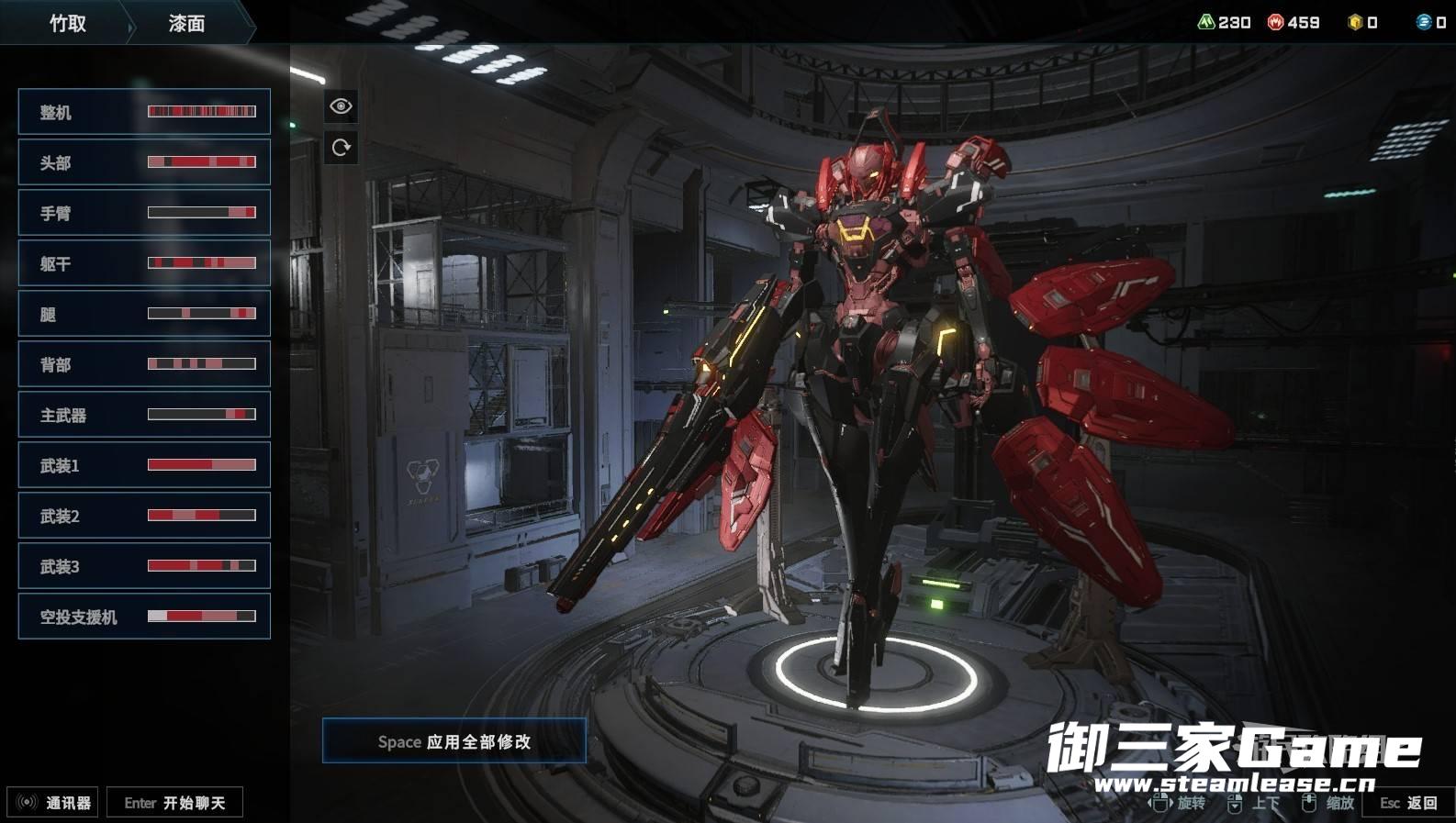Toggle the eye visibility icon
This screenshot has height=823, width=1456.
point(341,106)
